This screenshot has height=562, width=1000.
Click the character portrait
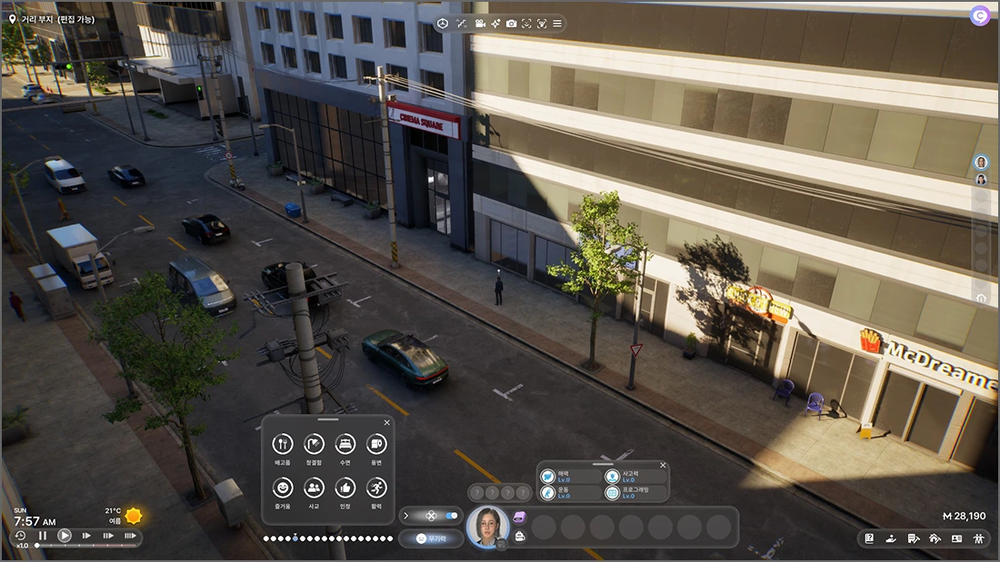pos(488,526)
